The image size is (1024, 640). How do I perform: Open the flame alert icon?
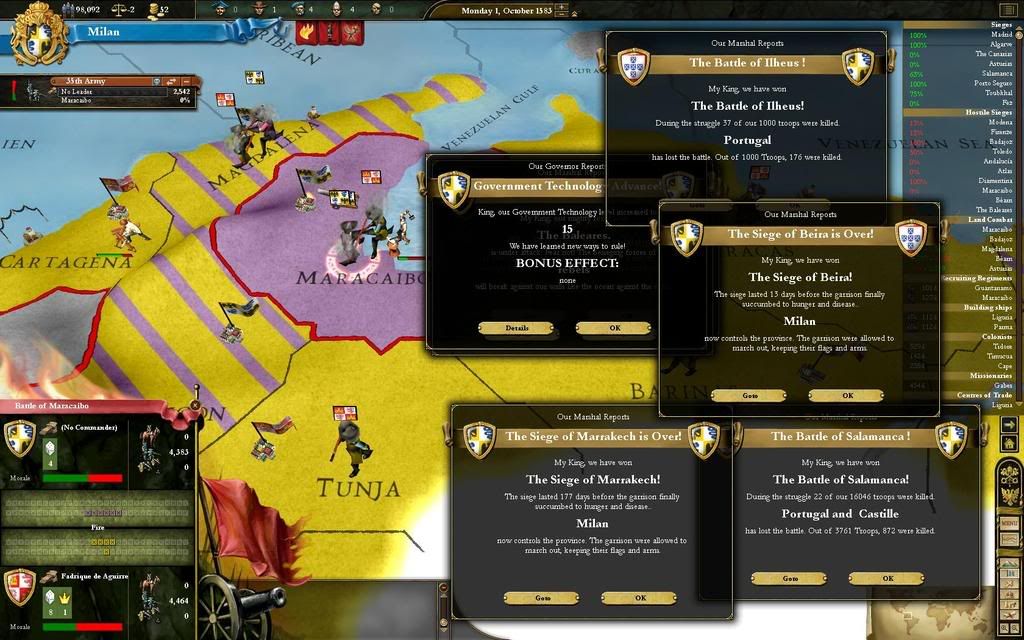pos(304,31)
